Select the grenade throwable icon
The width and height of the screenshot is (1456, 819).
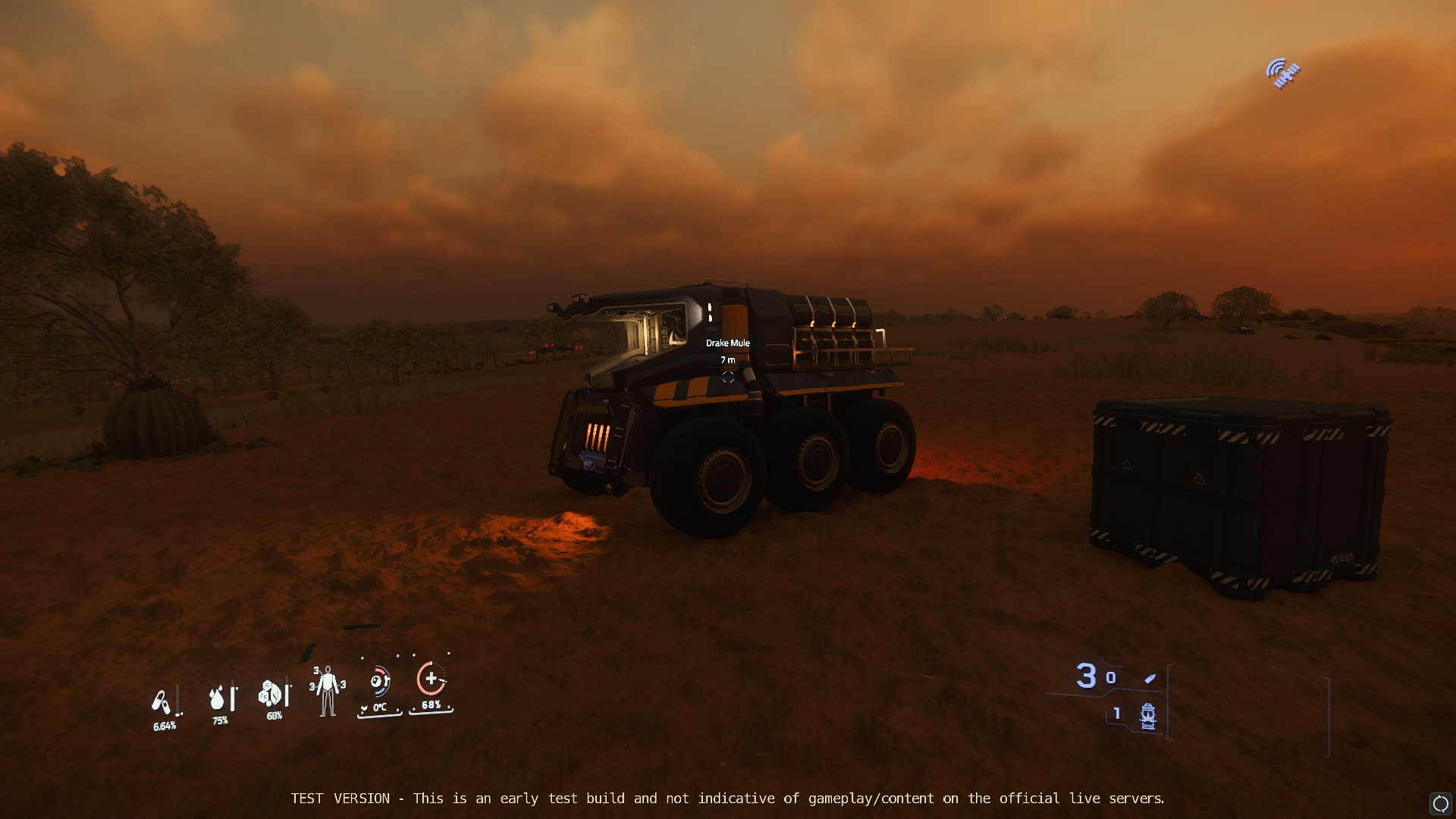pyautogui.click(x=1147, y=715)
